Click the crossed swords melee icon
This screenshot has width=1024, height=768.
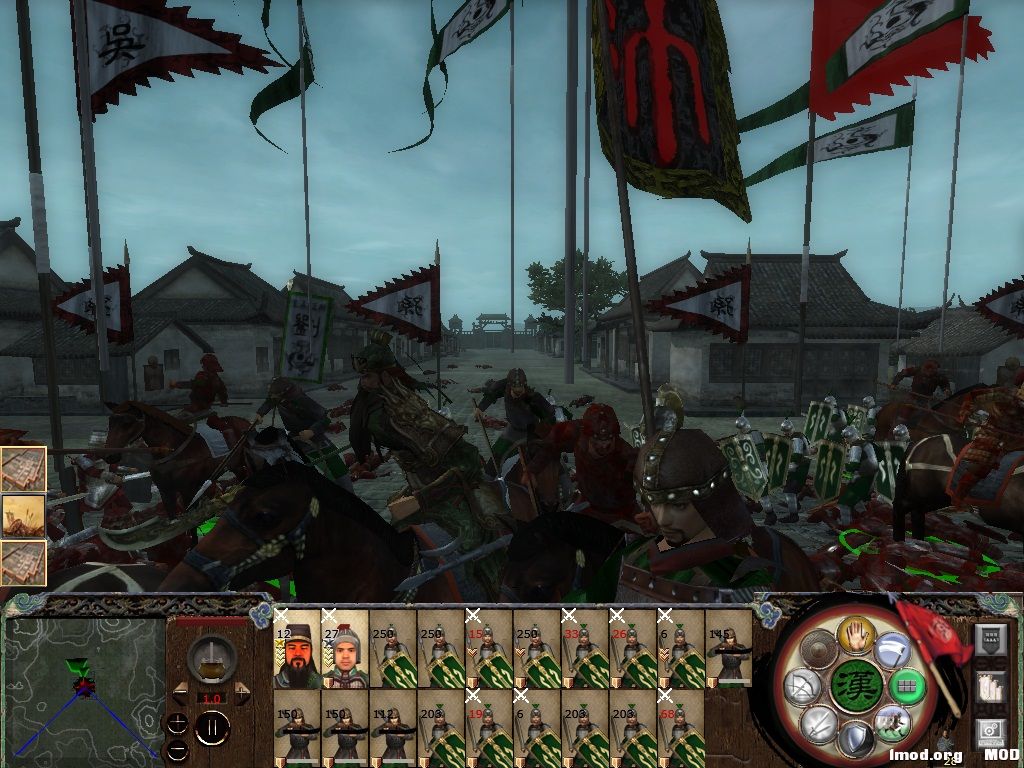(820, 722)
